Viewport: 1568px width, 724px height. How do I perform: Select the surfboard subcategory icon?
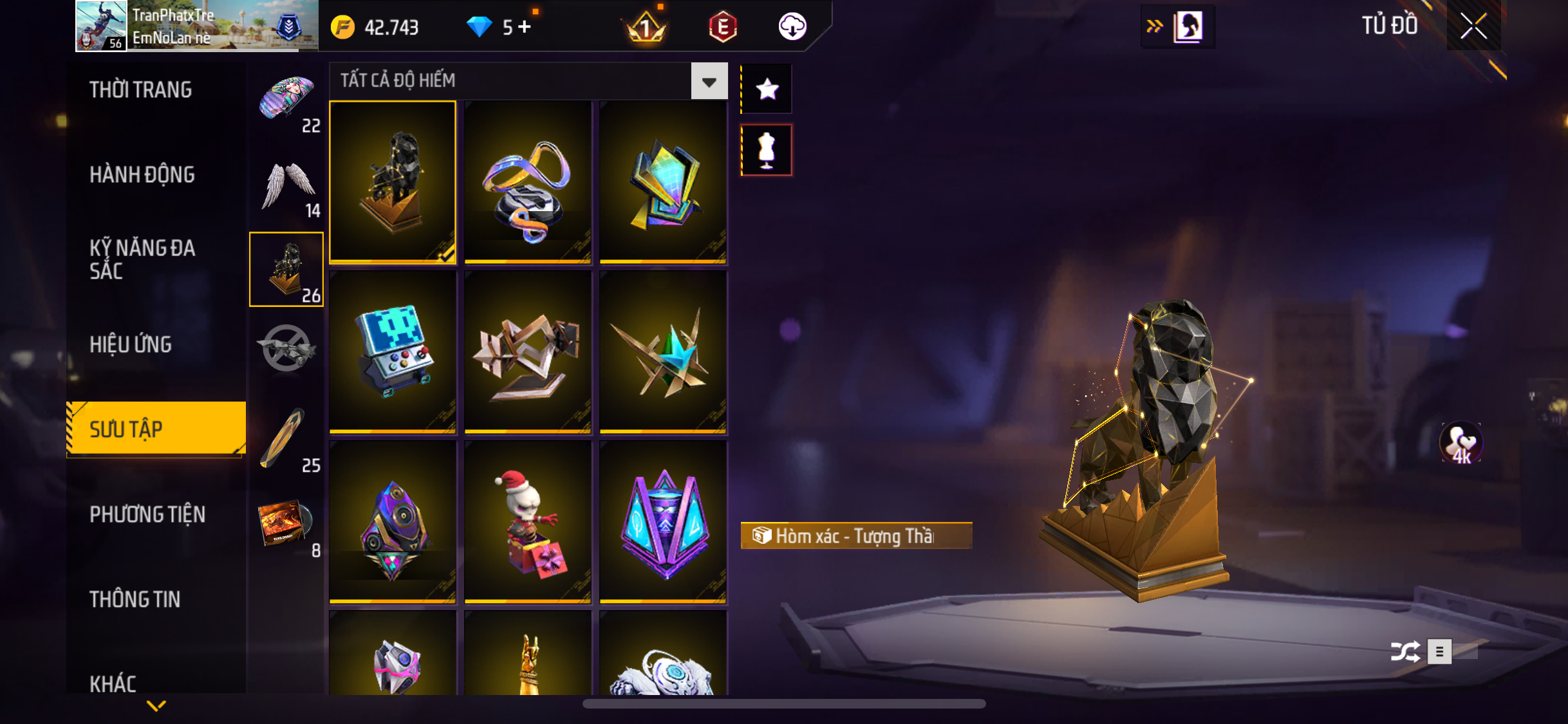[283, 438]
